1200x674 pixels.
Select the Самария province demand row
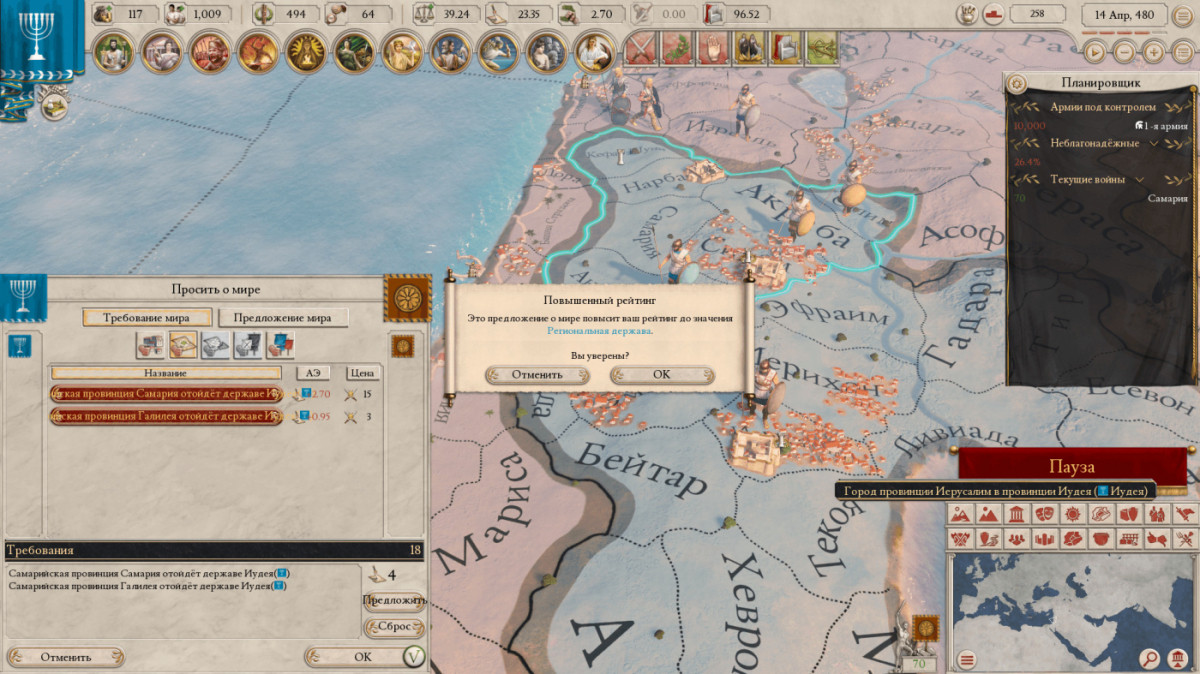(166, 393)
